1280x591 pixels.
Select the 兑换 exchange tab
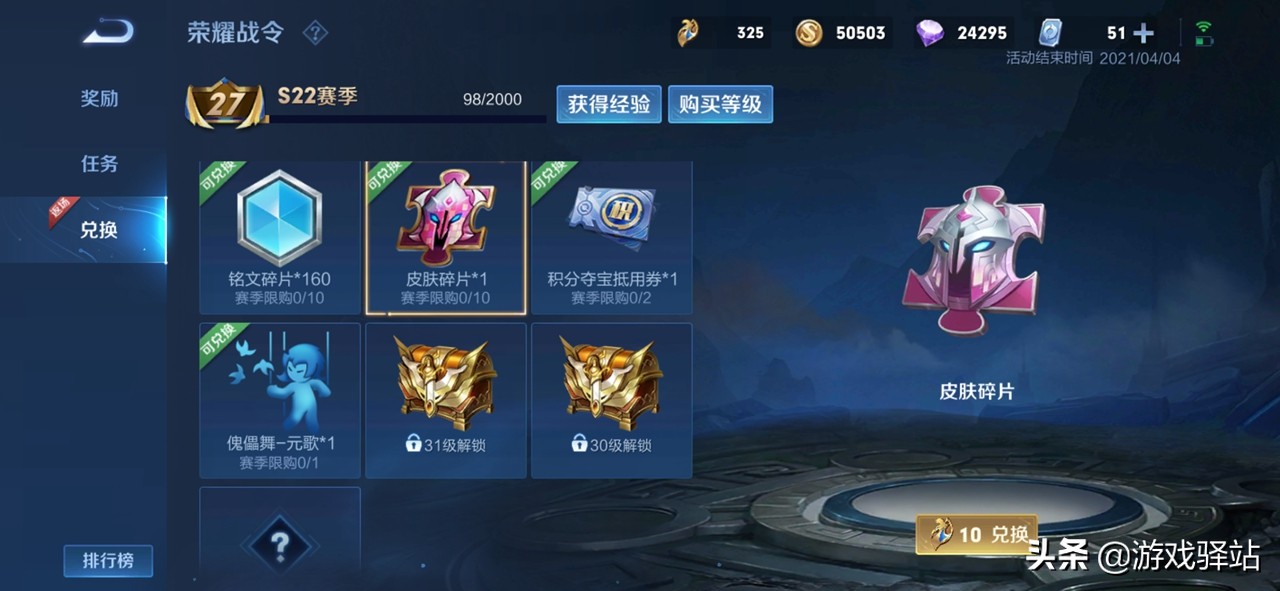pyautogui.click(x=99, y=230)
